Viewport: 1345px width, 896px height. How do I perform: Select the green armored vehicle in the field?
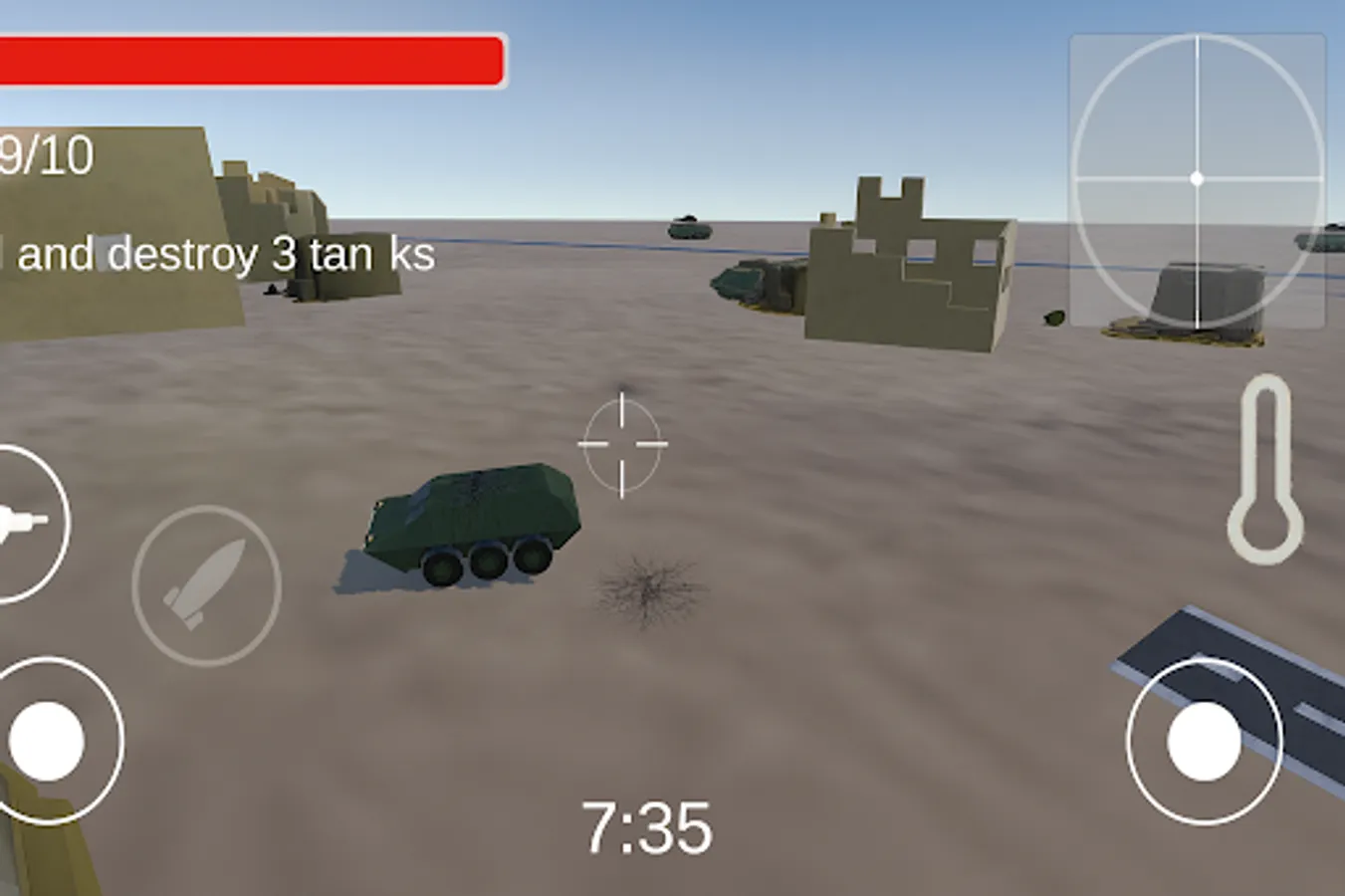468,518
